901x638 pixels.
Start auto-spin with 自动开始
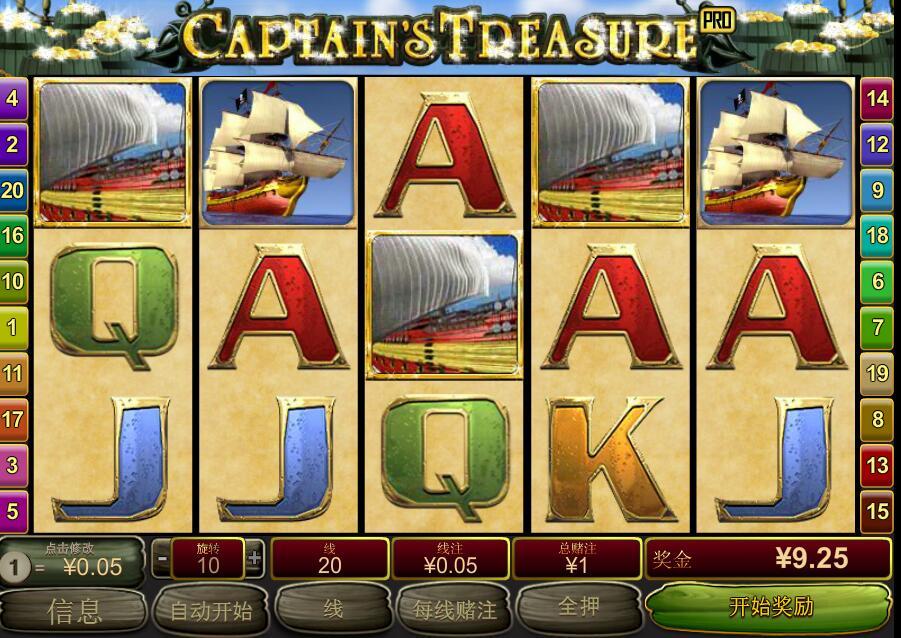[x=211, y=609]
